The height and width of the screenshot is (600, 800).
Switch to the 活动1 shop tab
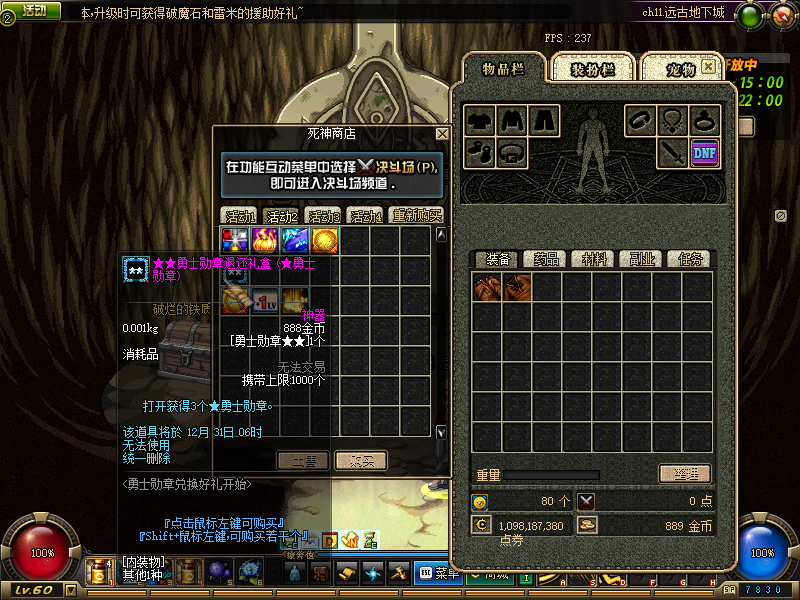(x=240, y=215)
